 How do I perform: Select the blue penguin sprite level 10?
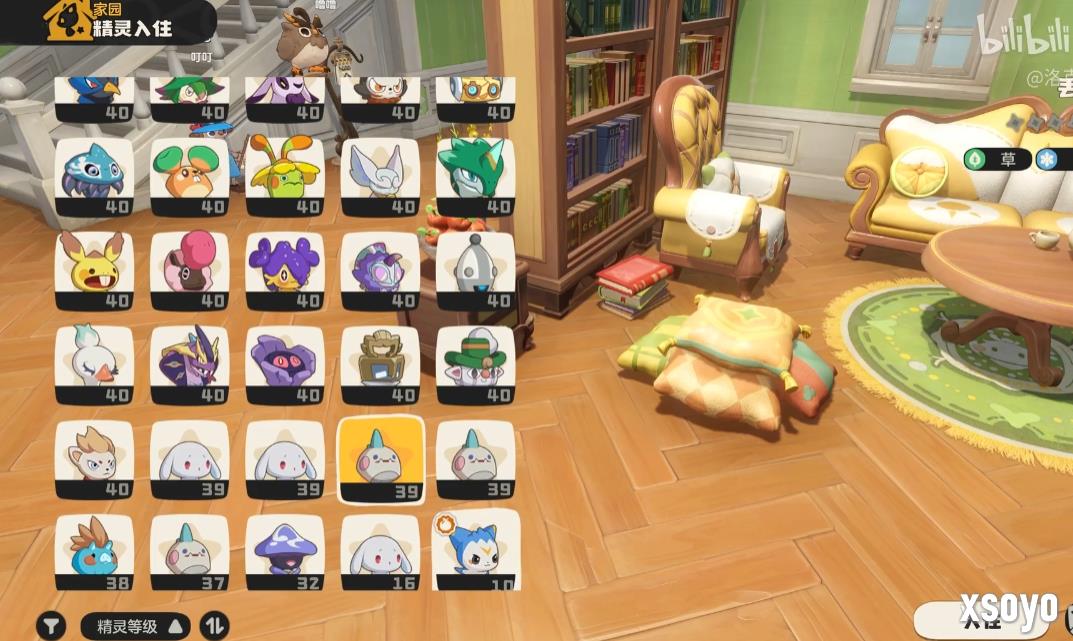[475, 552]
